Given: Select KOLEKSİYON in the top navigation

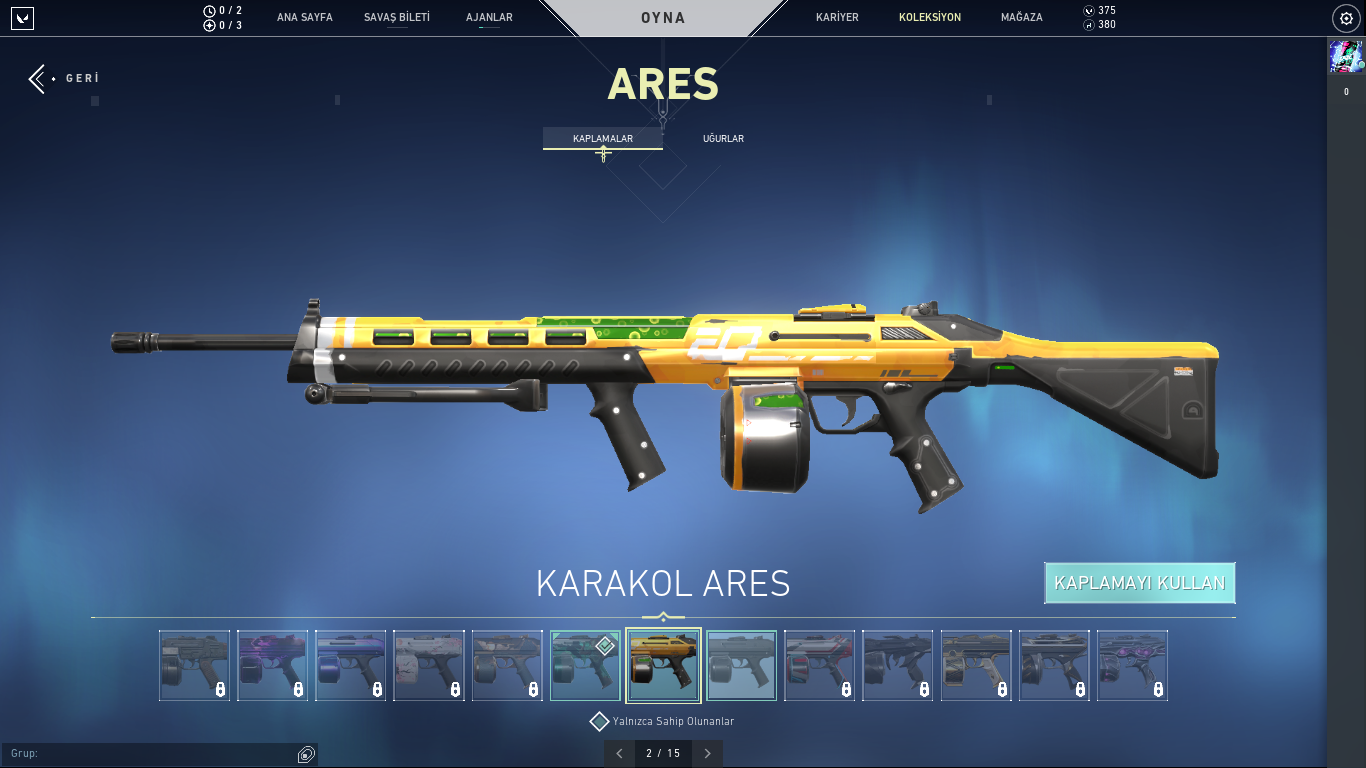Looking at the screenshot, I should click(929, 18).
